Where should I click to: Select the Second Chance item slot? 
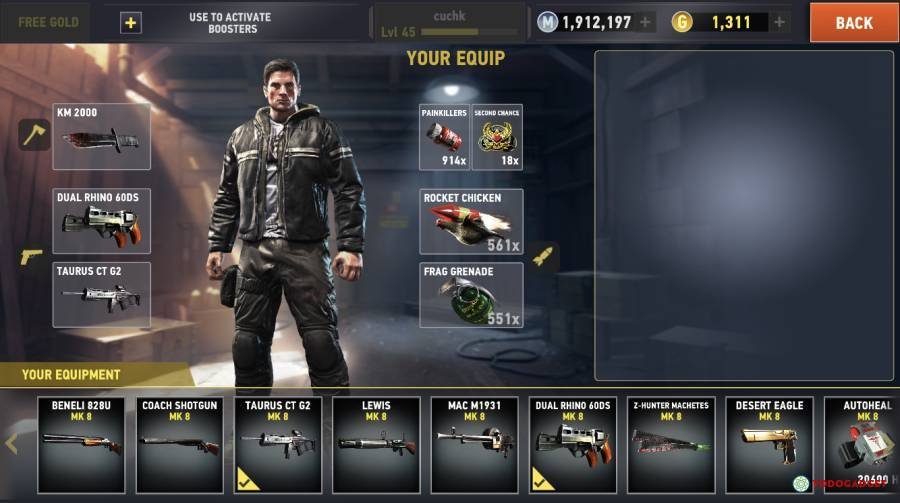coord(497,136)
